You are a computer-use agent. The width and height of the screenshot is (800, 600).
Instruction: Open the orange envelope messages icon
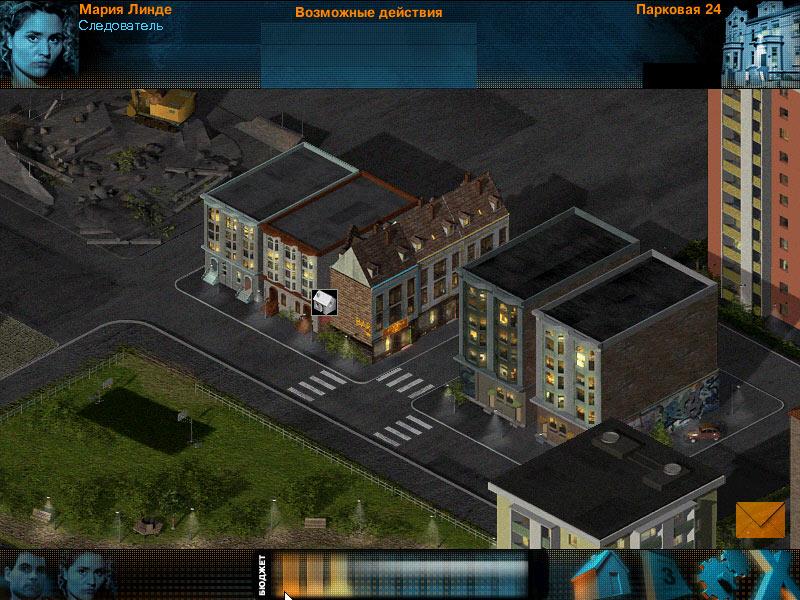760,519
